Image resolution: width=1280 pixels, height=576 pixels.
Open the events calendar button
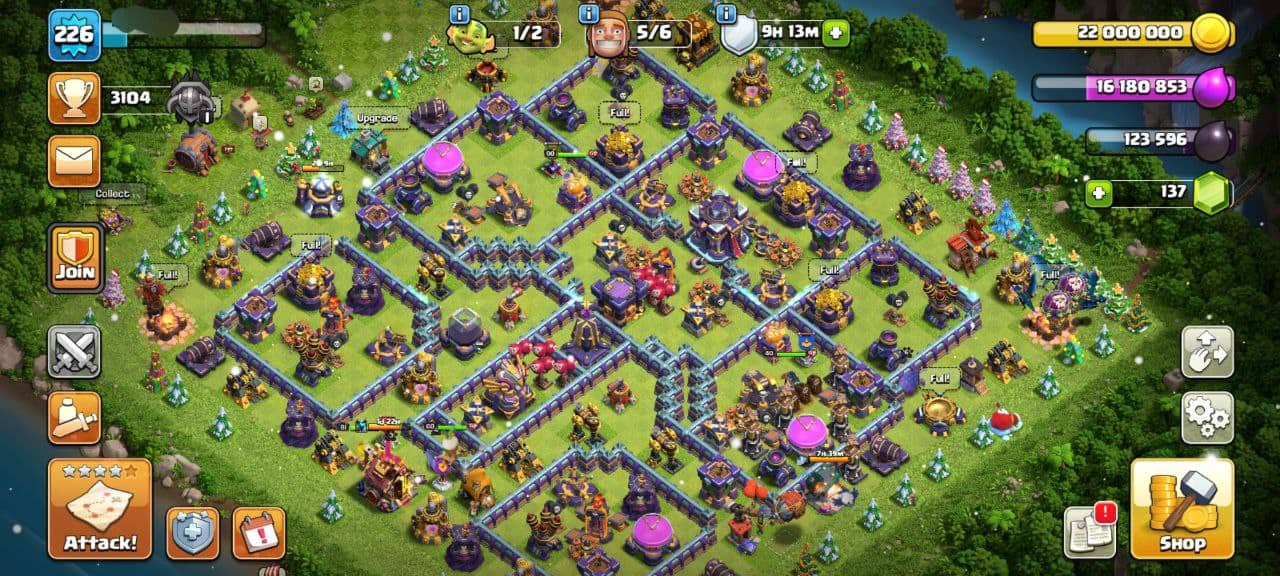click(258, 533)
